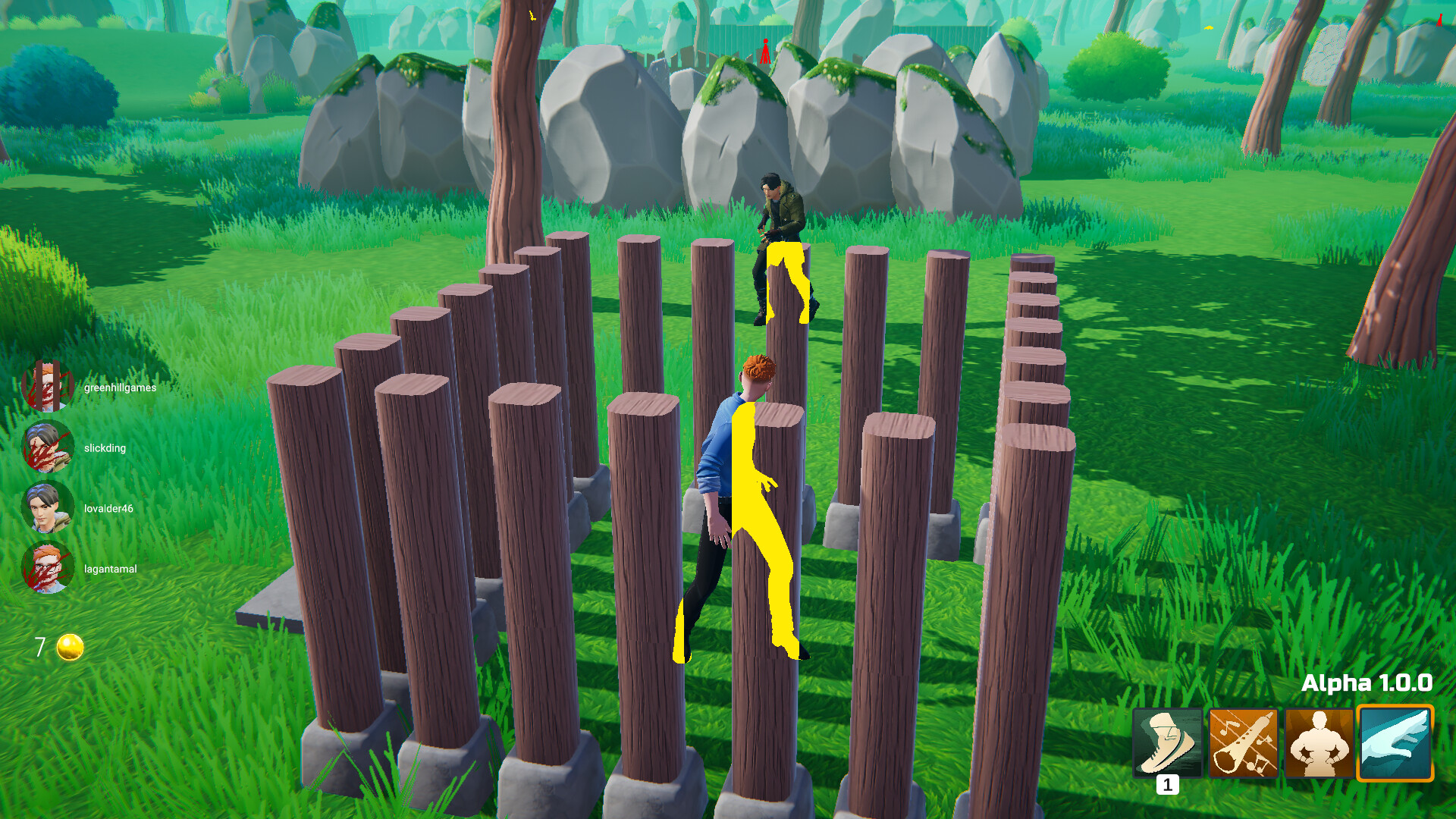Click the Alpha 1.0.0 version label
Screen dimensions: 1456x819
click(1367, 682)
